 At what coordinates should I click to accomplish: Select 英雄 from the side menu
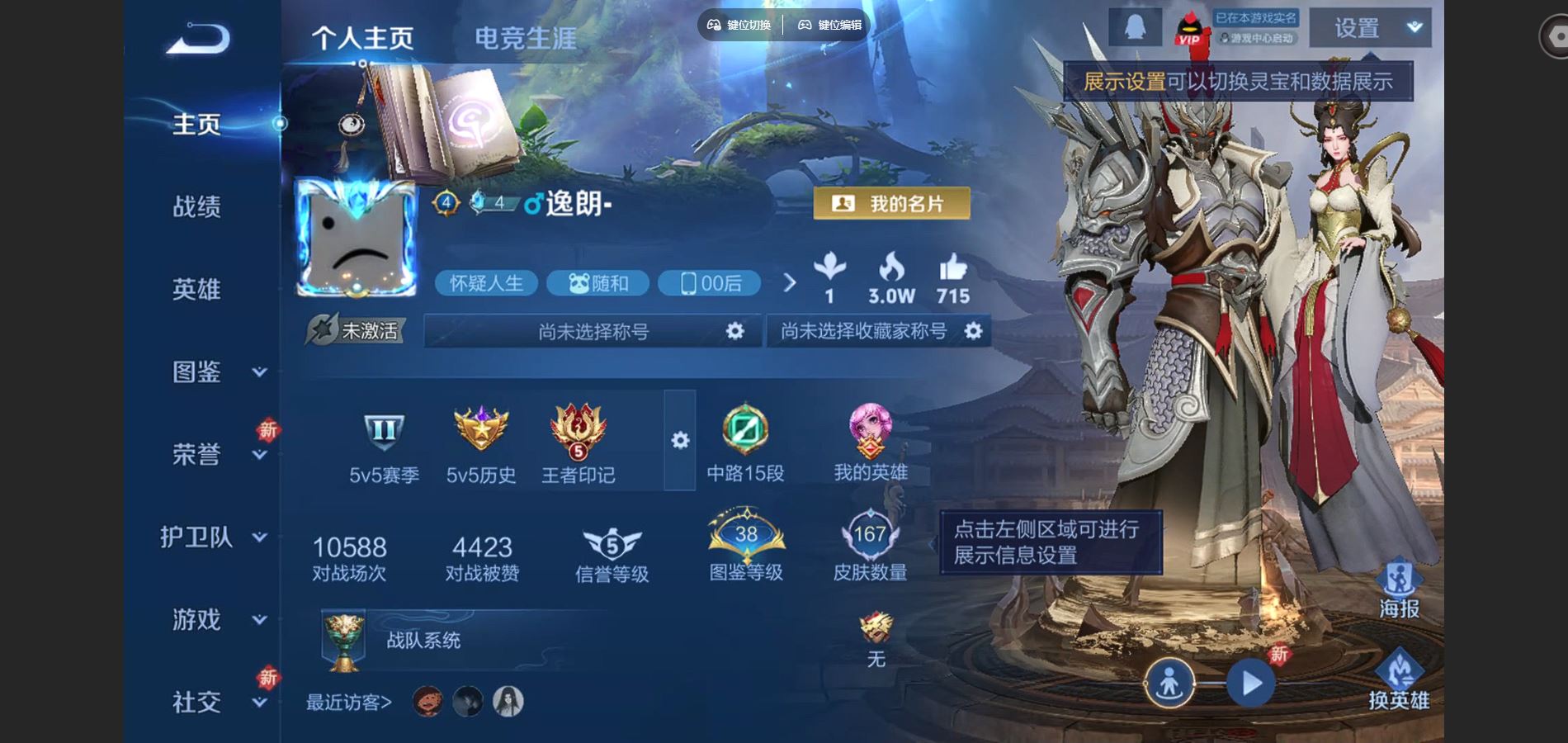[x=196, y=289]
